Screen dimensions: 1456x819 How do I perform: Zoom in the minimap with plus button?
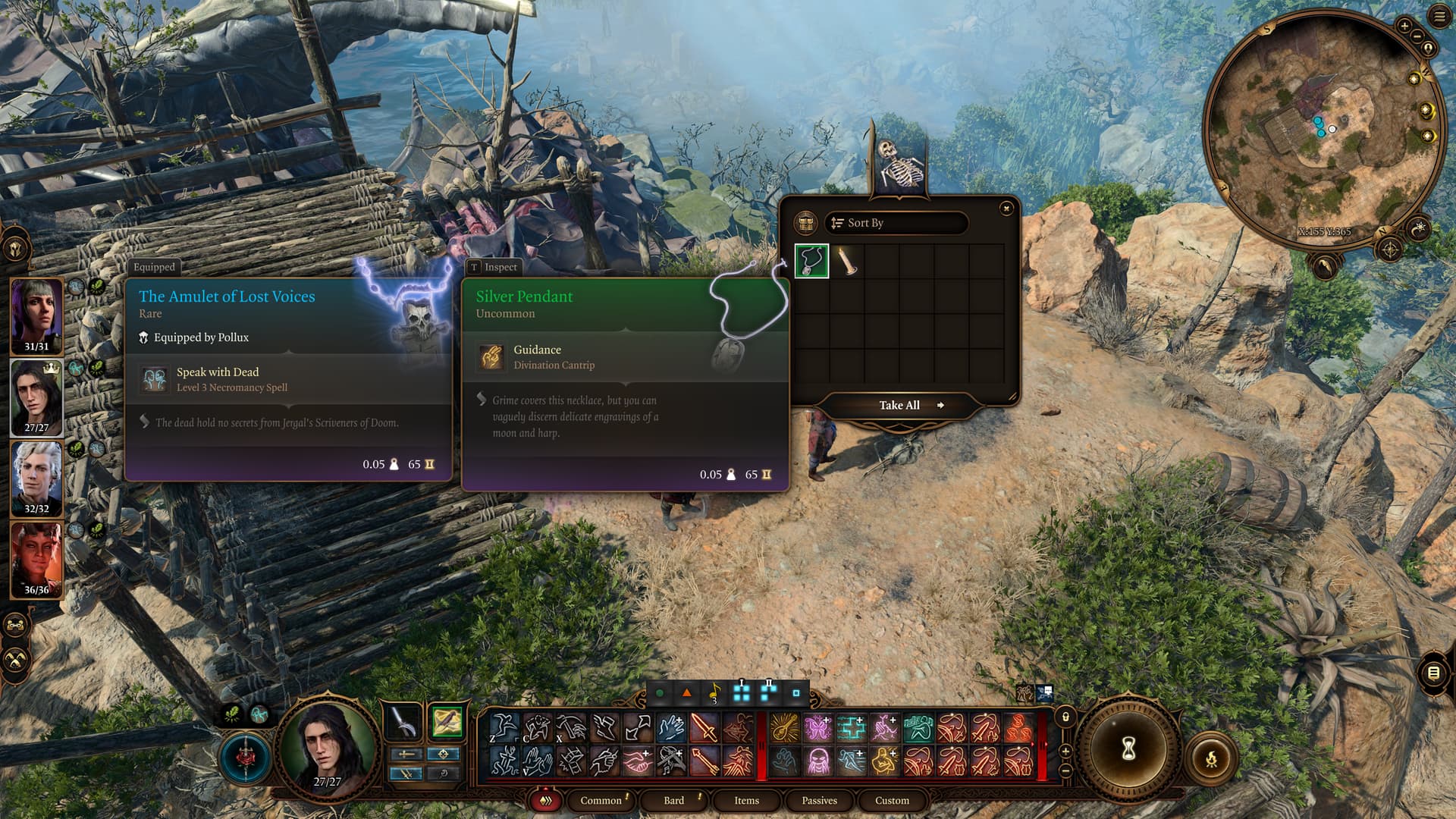coord(1404,27)
